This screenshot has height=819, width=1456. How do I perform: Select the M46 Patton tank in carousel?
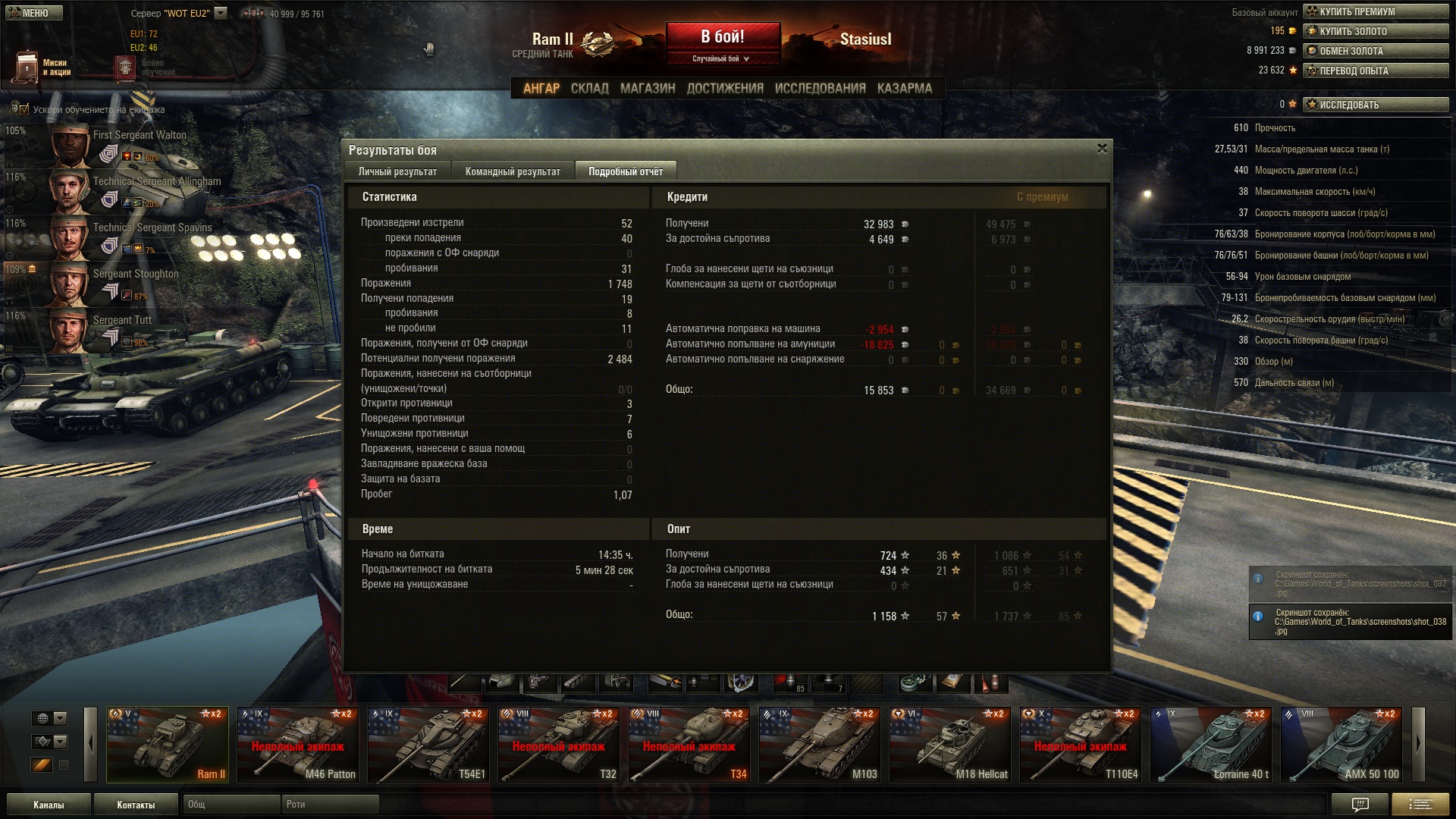297,744
